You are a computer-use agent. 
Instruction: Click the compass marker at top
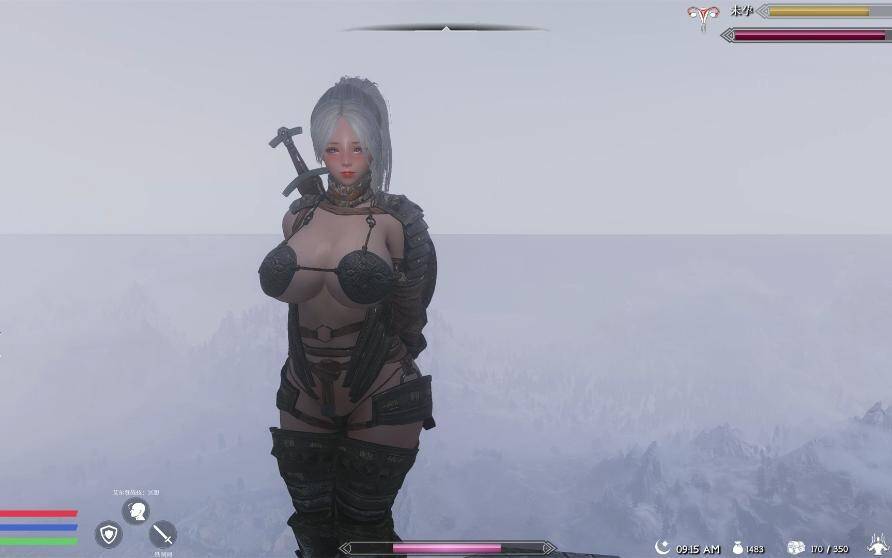pos(445,29)
